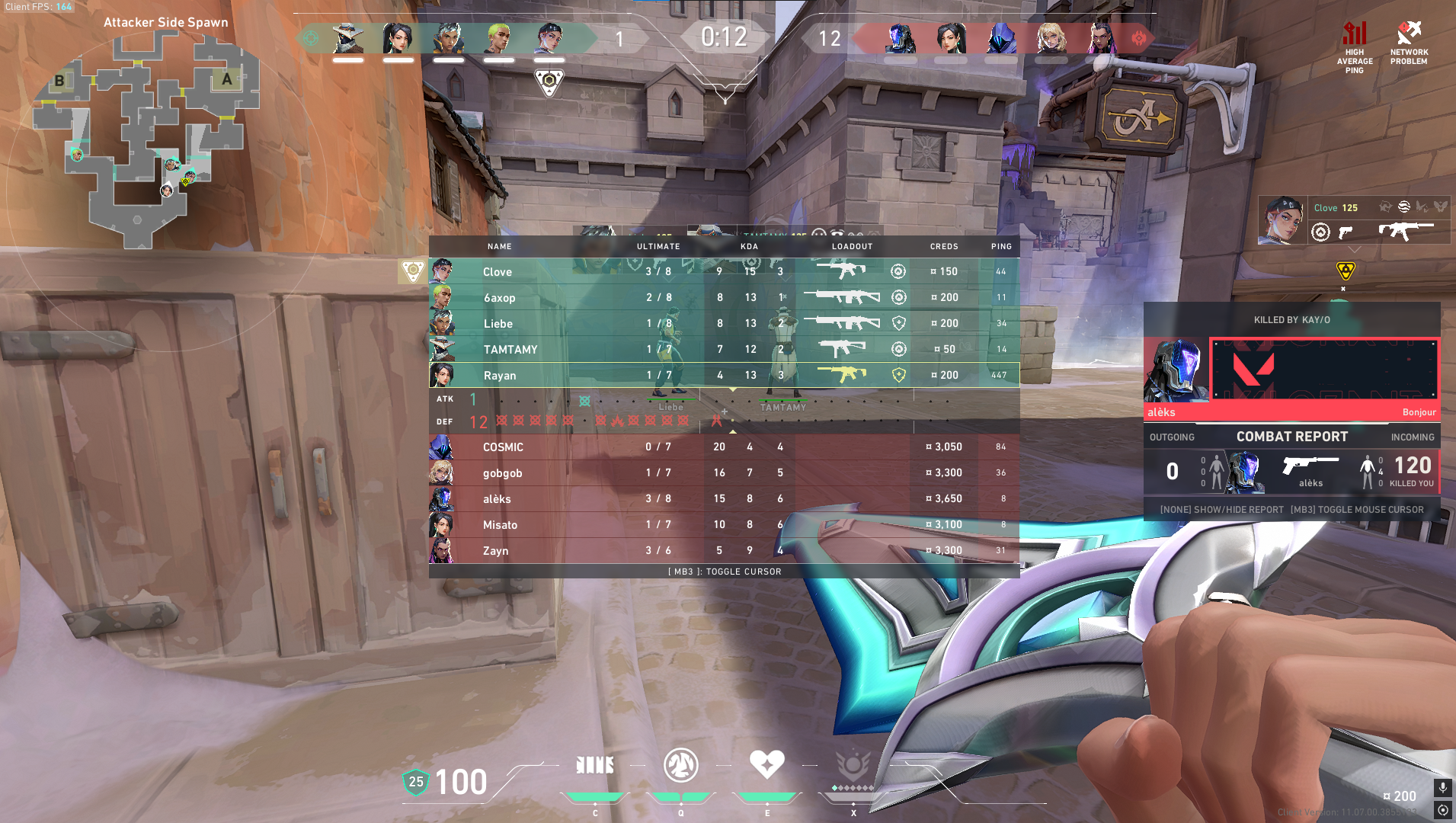Viewport: 1456px width, 823px height.
Task: Choose TAMTAMY's row on the scoreboard
Action: (x=724, y=349)
